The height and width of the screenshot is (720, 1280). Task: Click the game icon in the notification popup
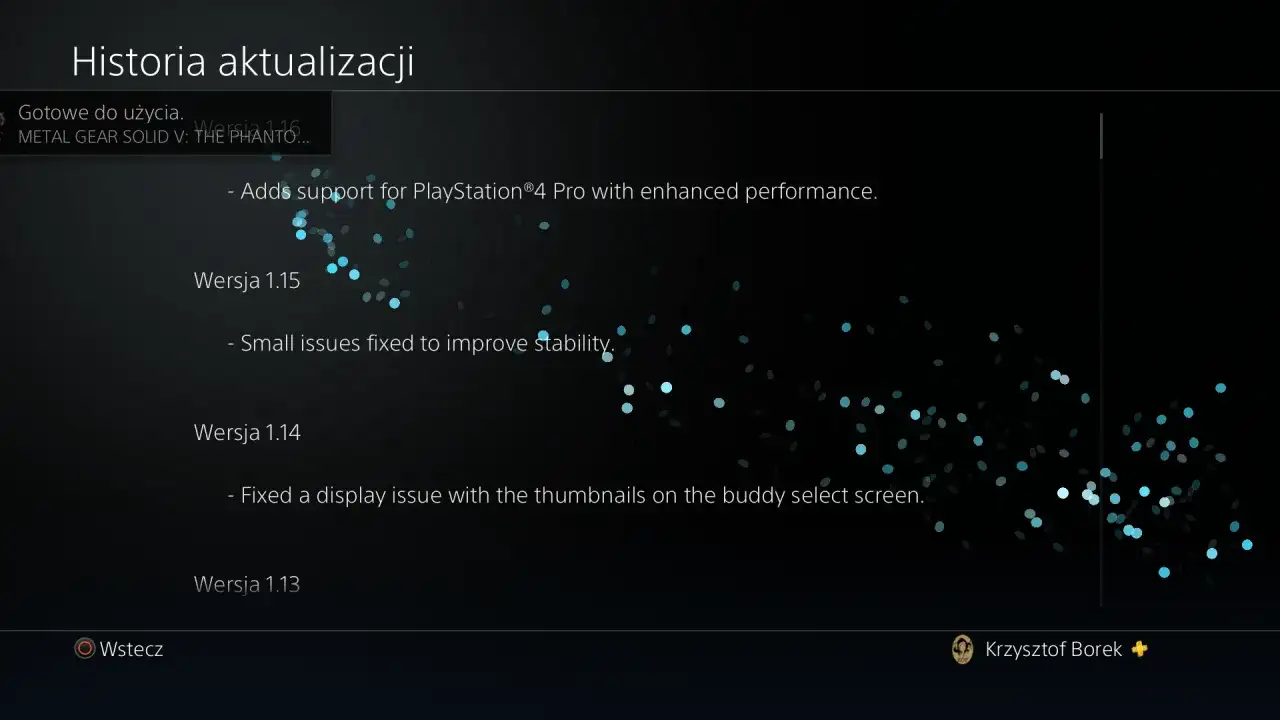[5, 124]
